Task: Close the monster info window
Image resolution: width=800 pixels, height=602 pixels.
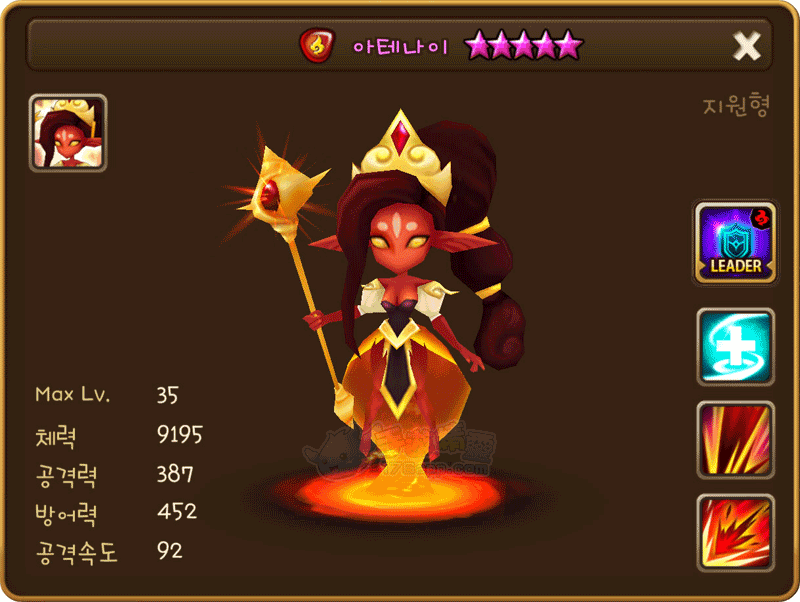Action: tap(747, 45)
